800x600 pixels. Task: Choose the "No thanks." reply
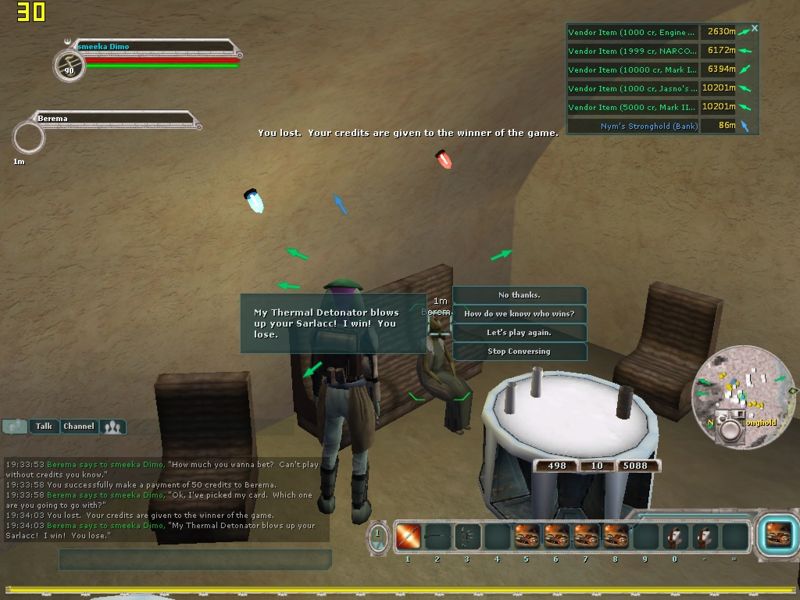pos(519,295)
